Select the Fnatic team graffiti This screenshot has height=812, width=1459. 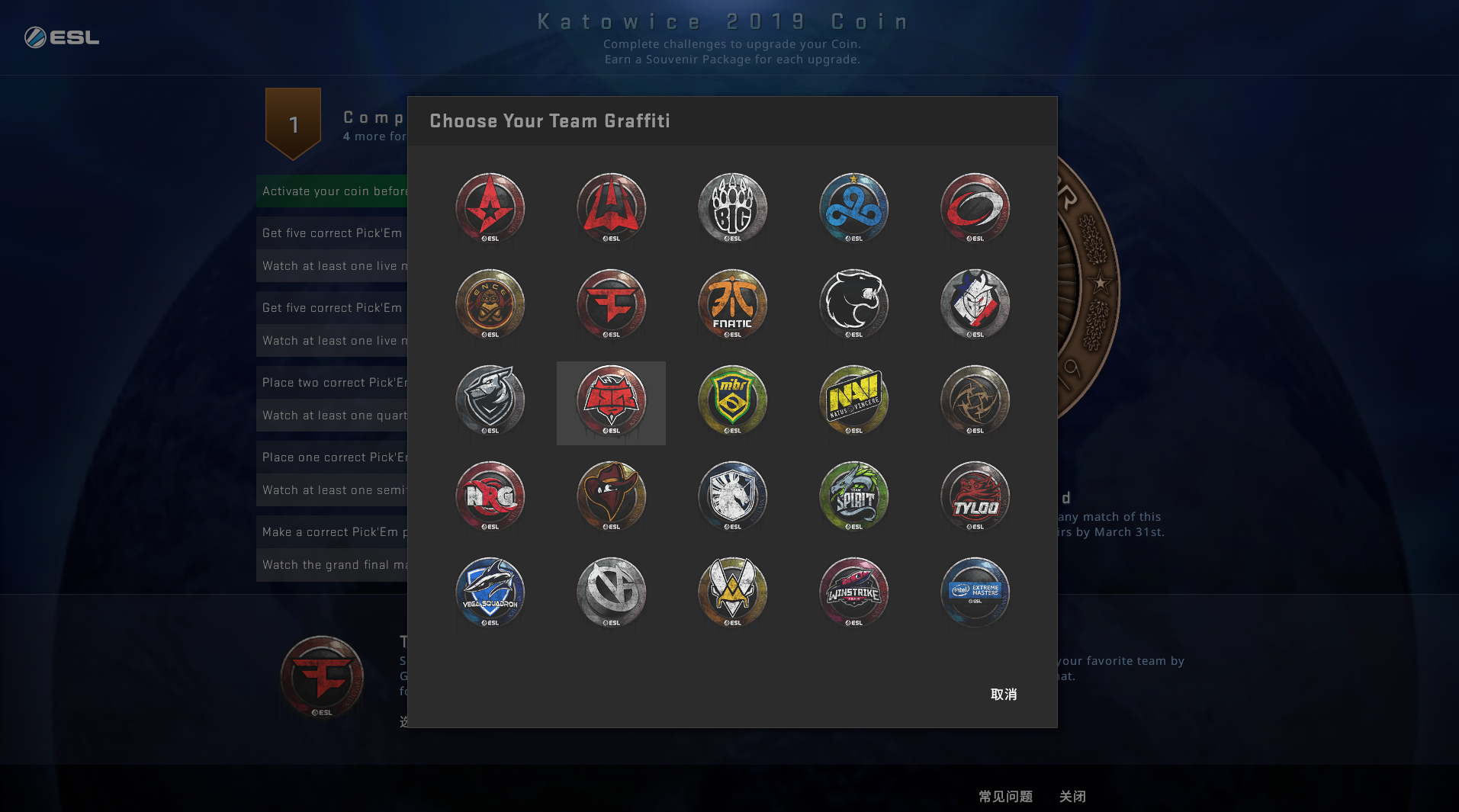pos(732,305)
